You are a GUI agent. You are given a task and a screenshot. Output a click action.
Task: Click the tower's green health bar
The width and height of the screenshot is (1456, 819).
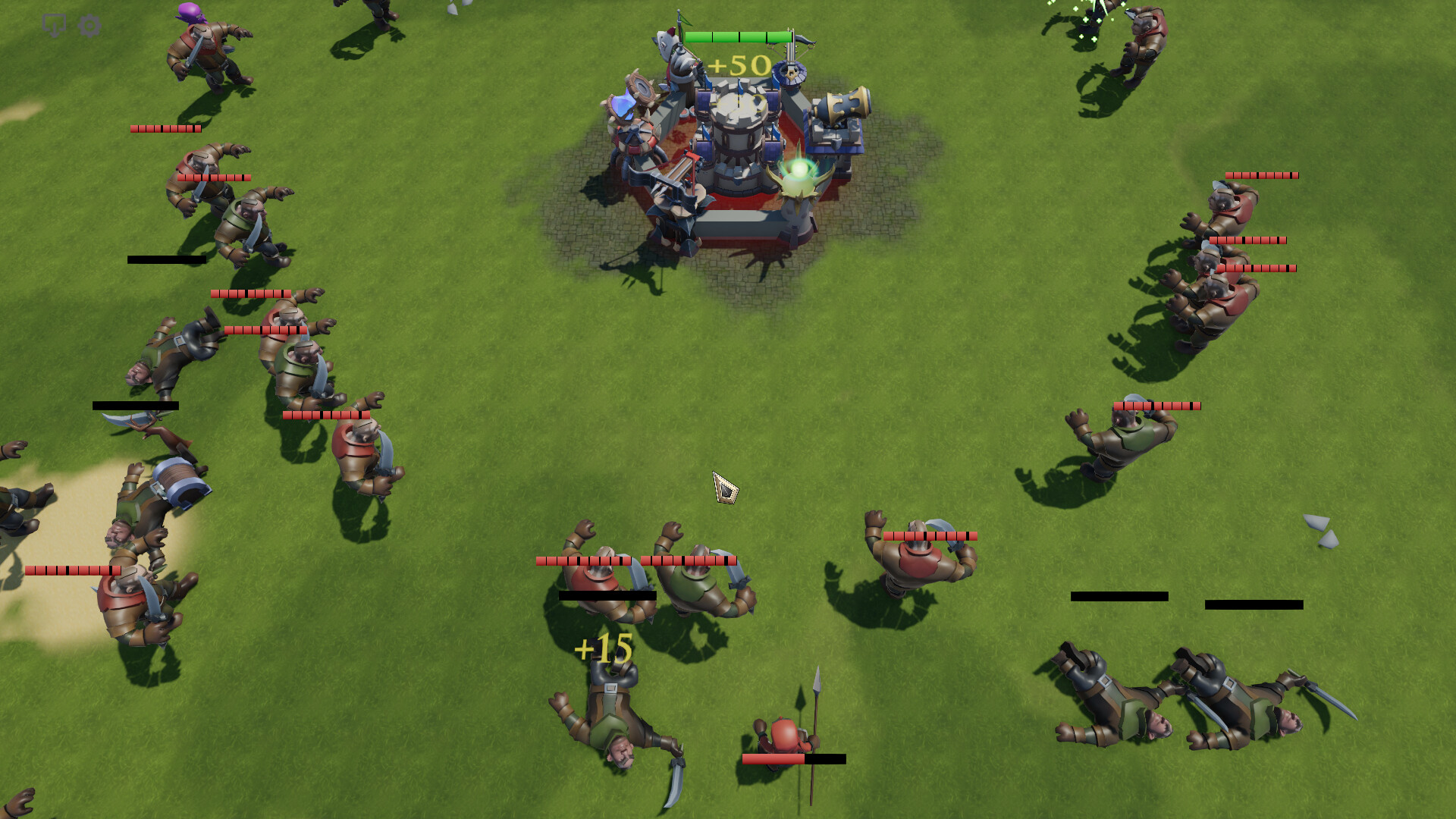click(x=739, y=36)
